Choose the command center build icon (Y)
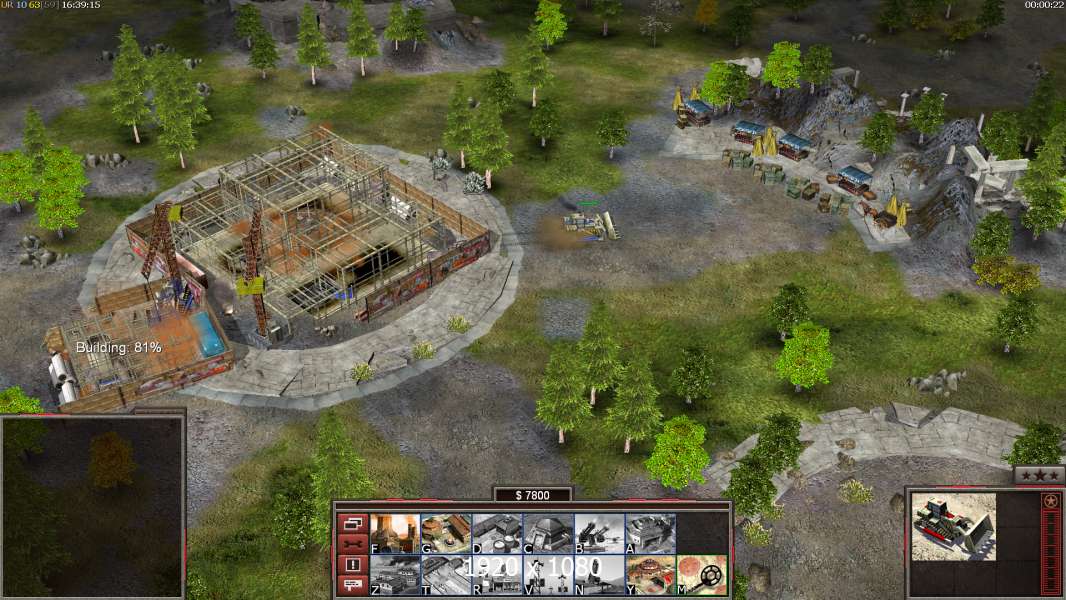 coord(650,574)
